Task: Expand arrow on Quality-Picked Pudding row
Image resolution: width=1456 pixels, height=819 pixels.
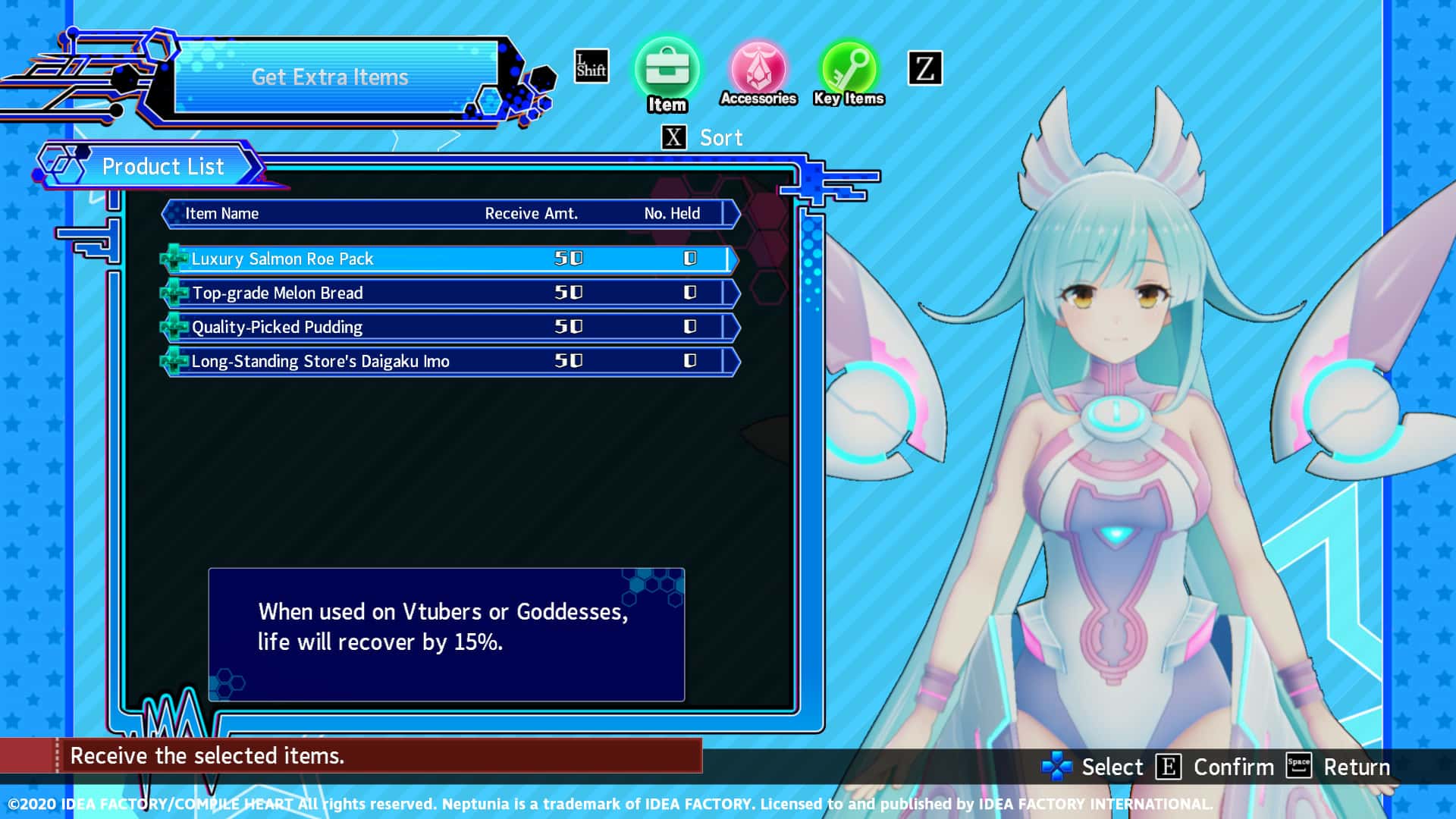Action: [x=733, y=326]
